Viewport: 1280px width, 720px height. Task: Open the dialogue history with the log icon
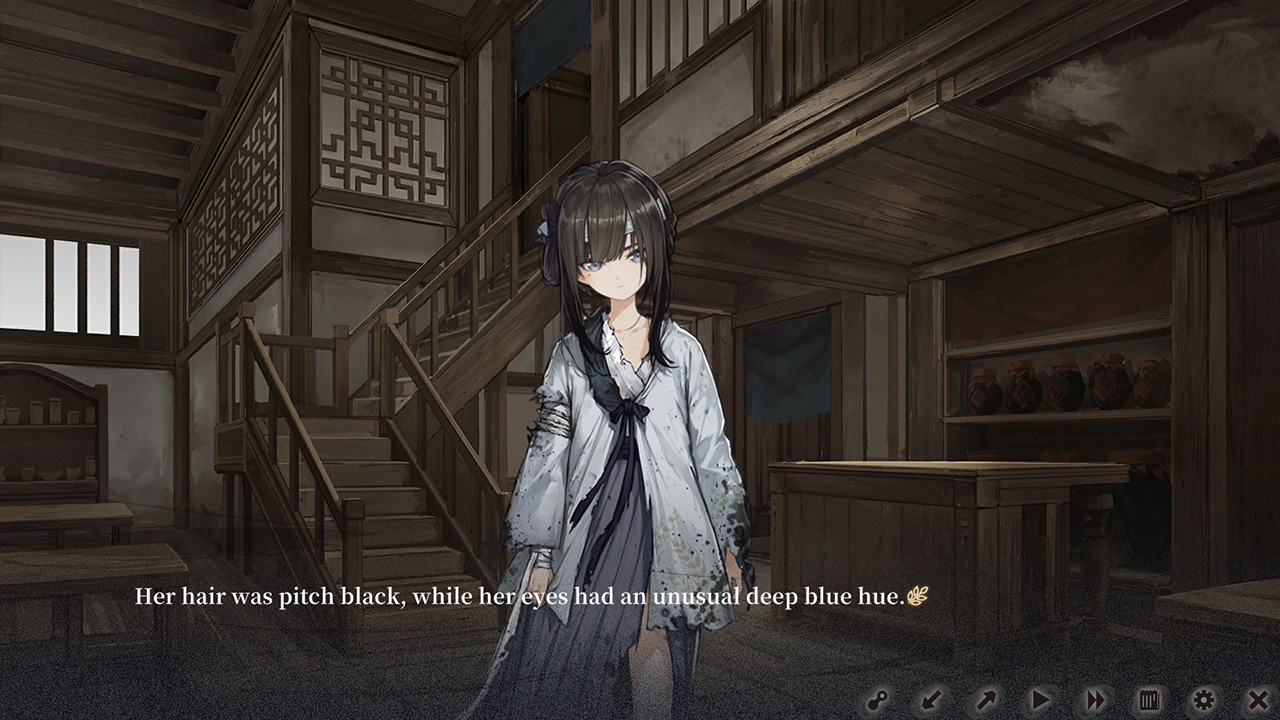click(x=1148, y=699)
